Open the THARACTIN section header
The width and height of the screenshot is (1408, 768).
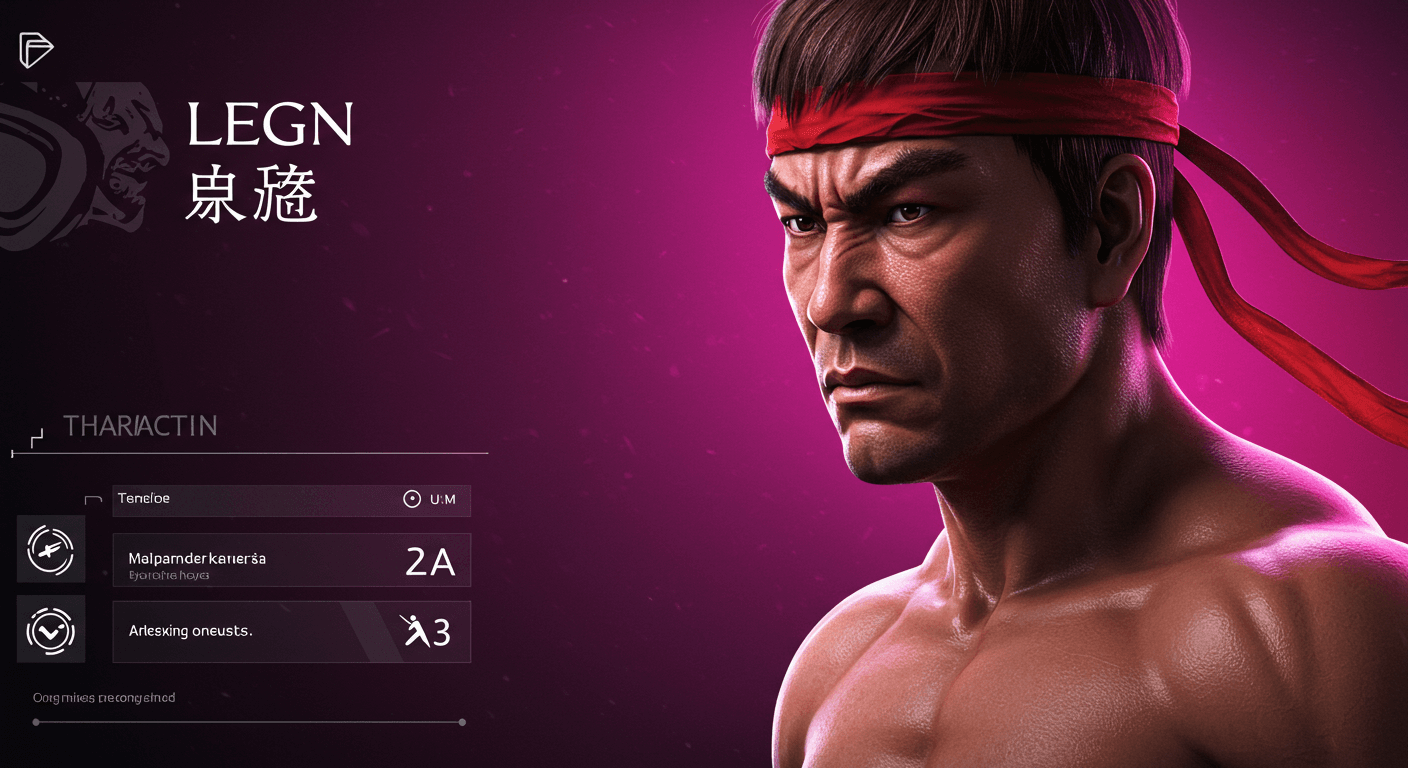140,427
